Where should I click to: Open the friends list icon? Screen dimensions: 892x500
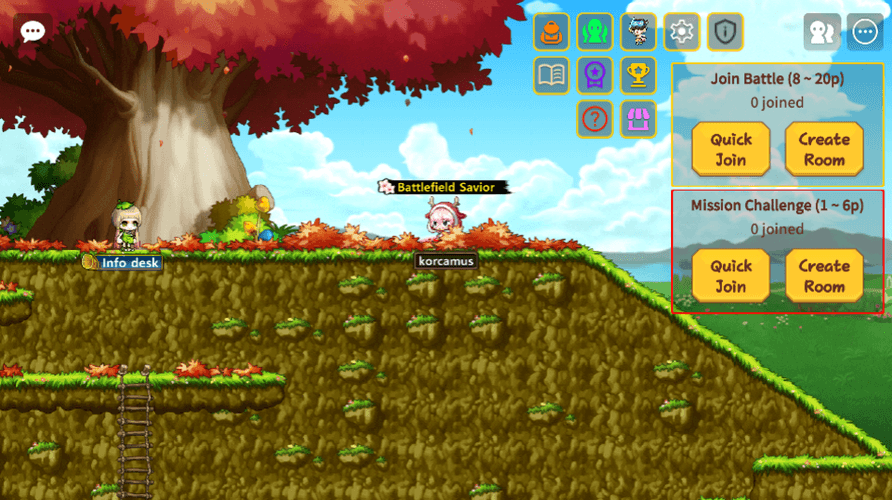pyautogui.click(x=822, y=32)
